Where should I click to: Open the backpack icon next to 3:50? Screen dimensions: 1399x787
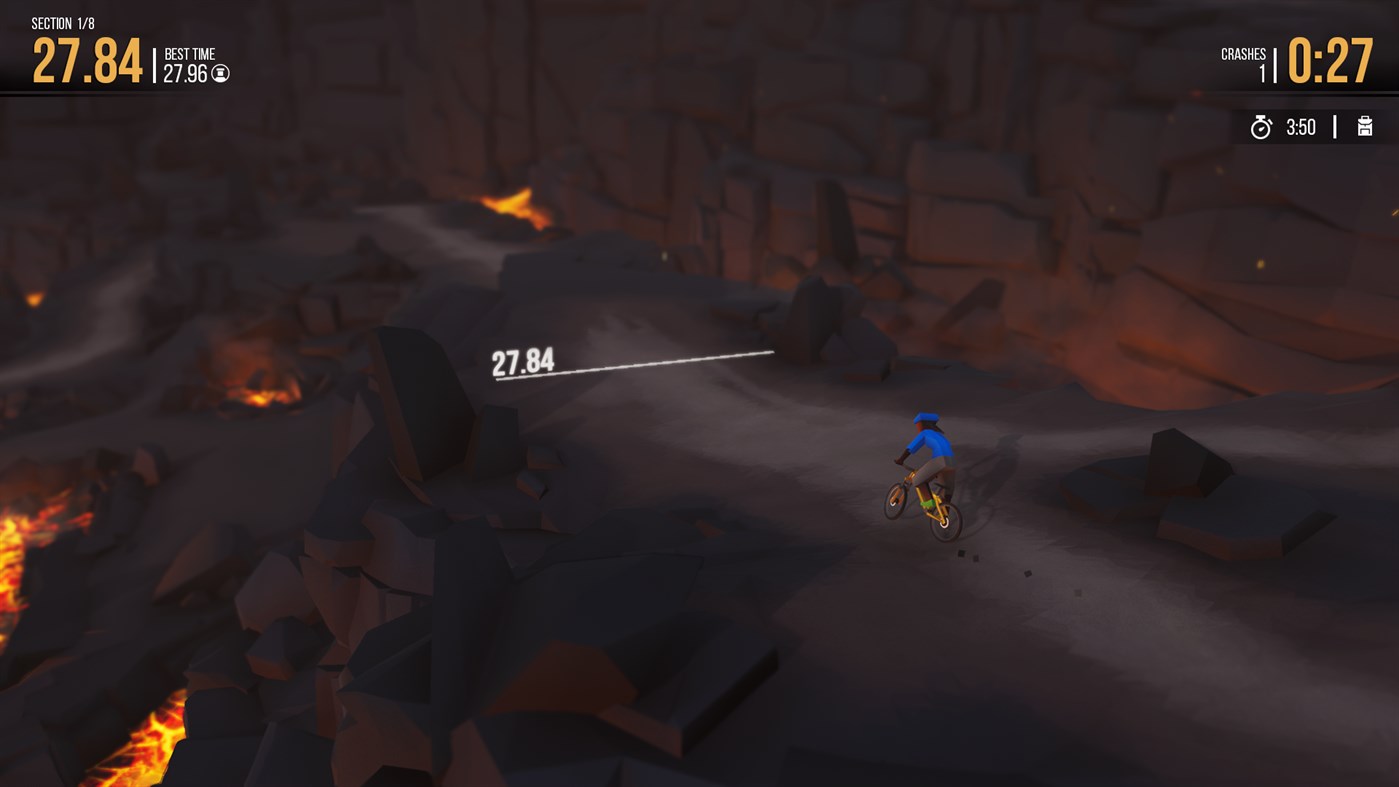point(1365,127)
